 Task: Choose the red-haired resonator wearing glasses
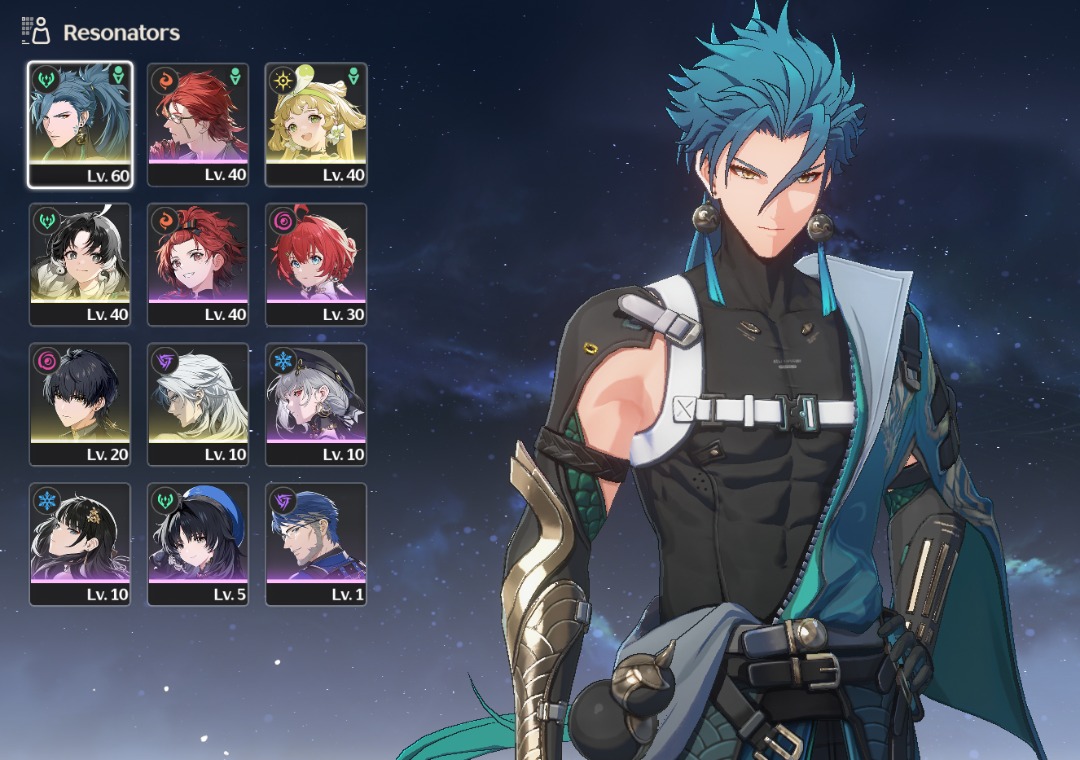(198, 124)
